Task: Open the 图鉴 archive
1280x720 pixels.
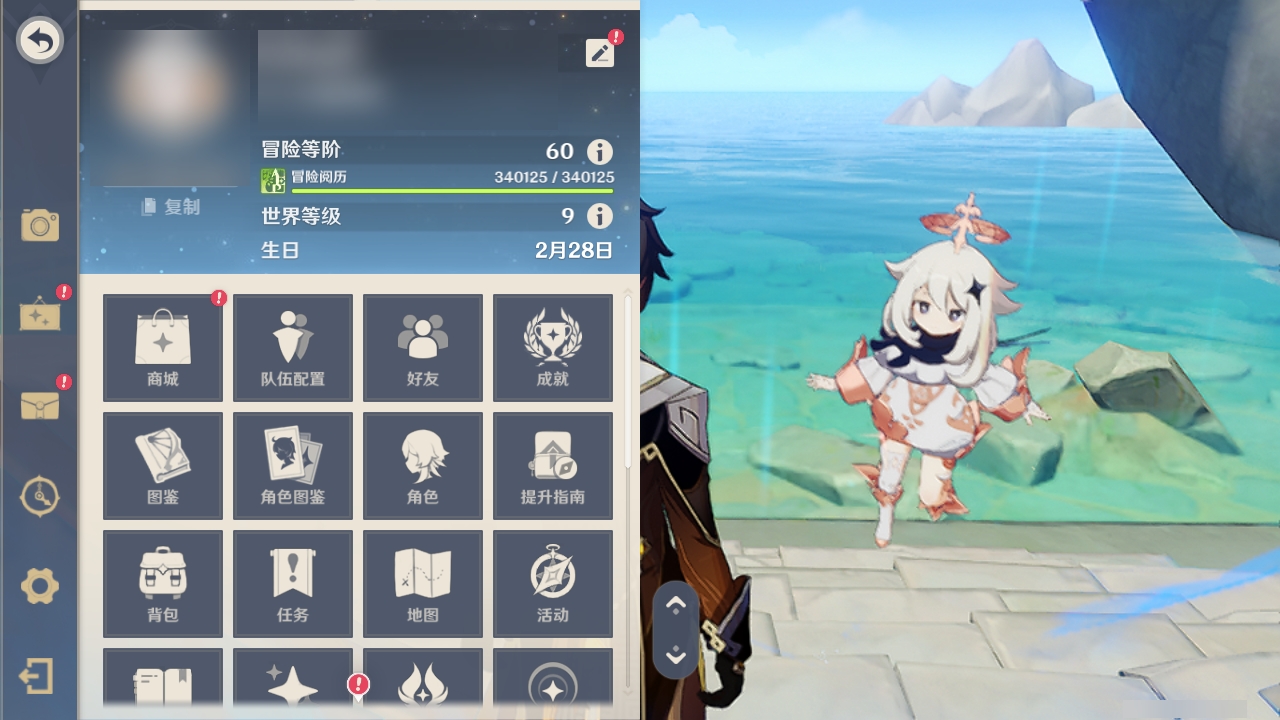Action: [162, 465]
